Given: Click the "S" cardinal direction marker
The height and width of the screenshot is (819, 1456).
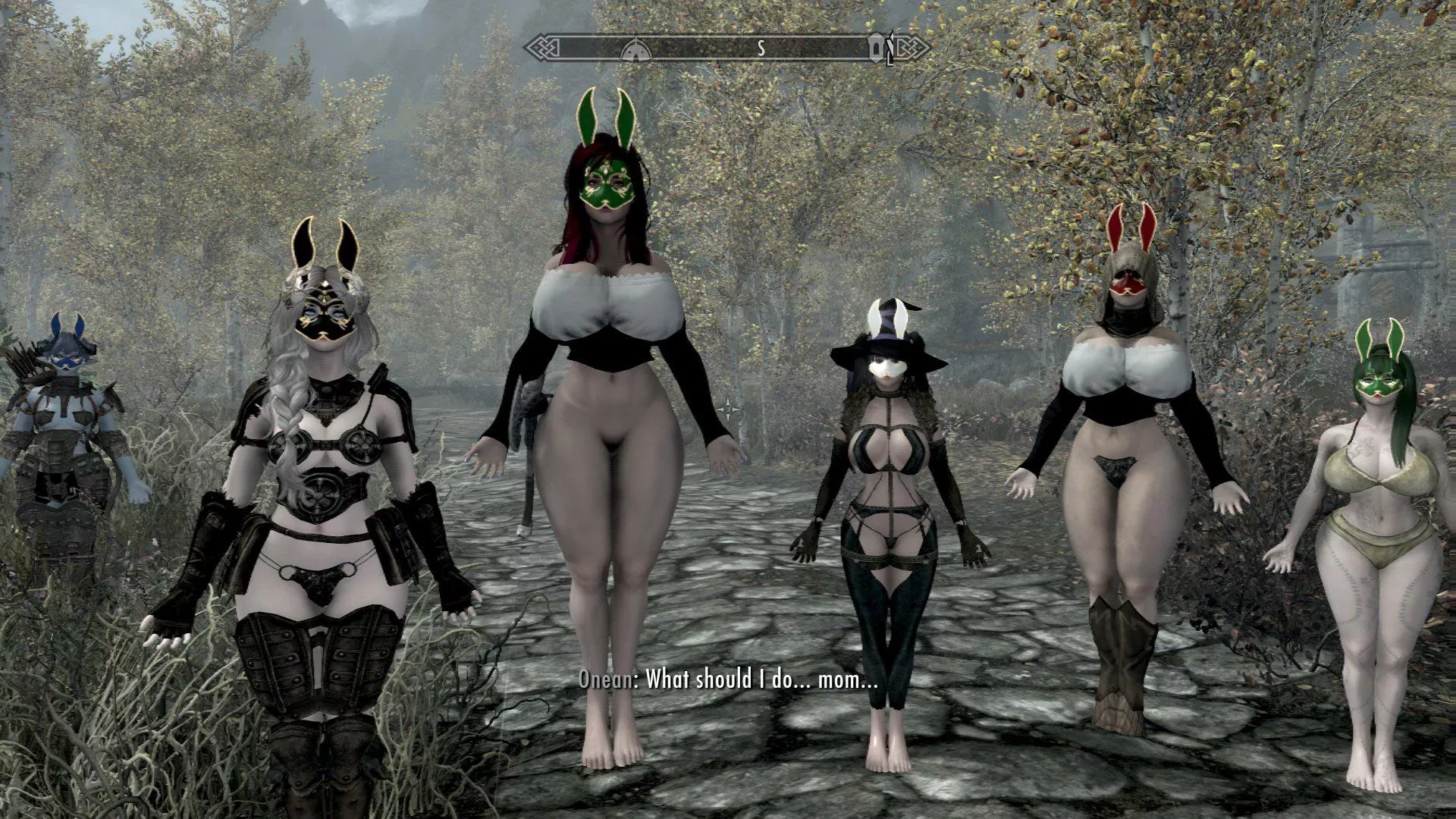Looking at the screenshot, I should pos(761,49).
